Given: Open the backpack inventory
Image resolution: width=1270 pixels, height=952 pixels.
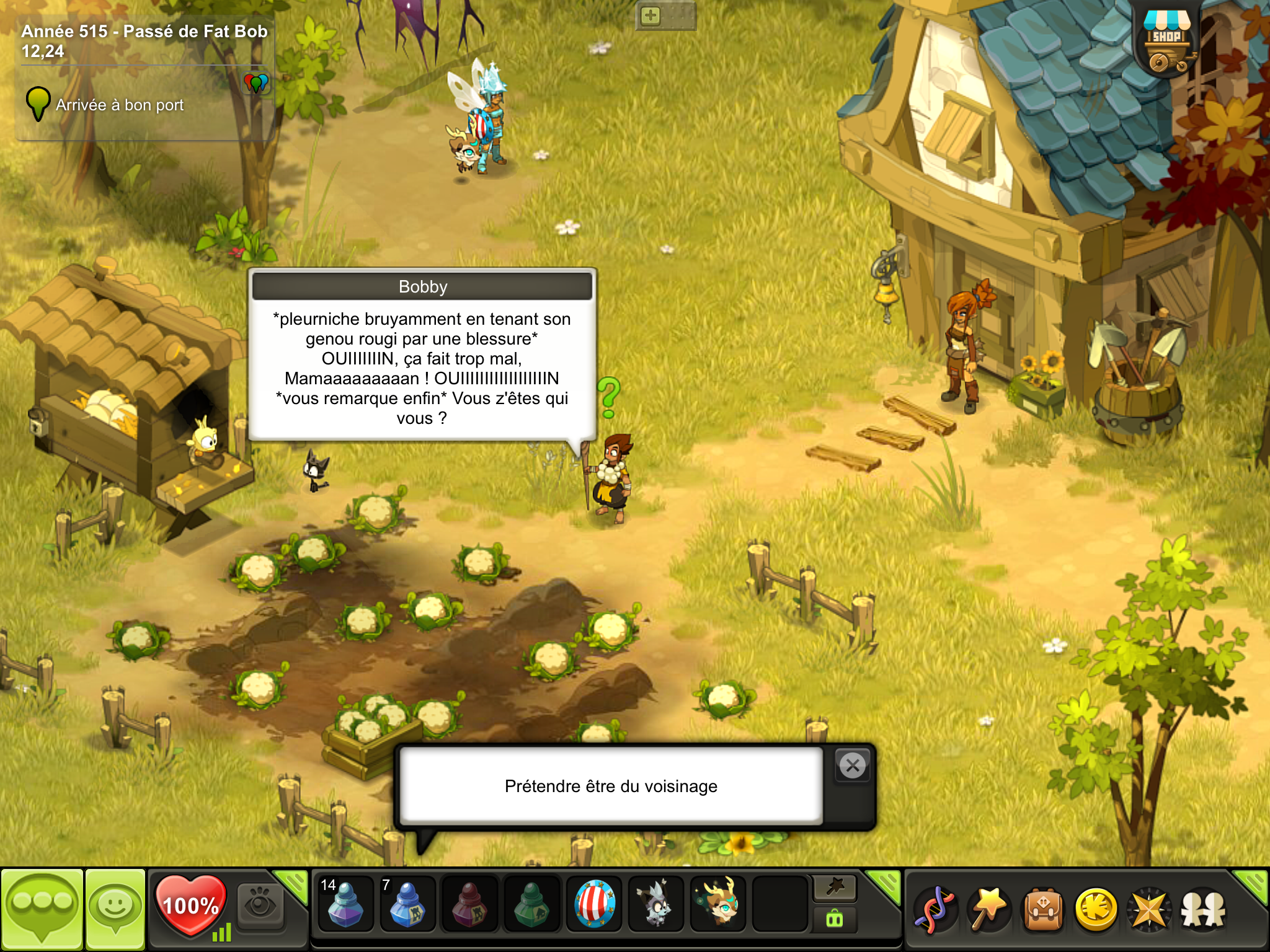Looking at the screenshot, I should click(1043, 910).
